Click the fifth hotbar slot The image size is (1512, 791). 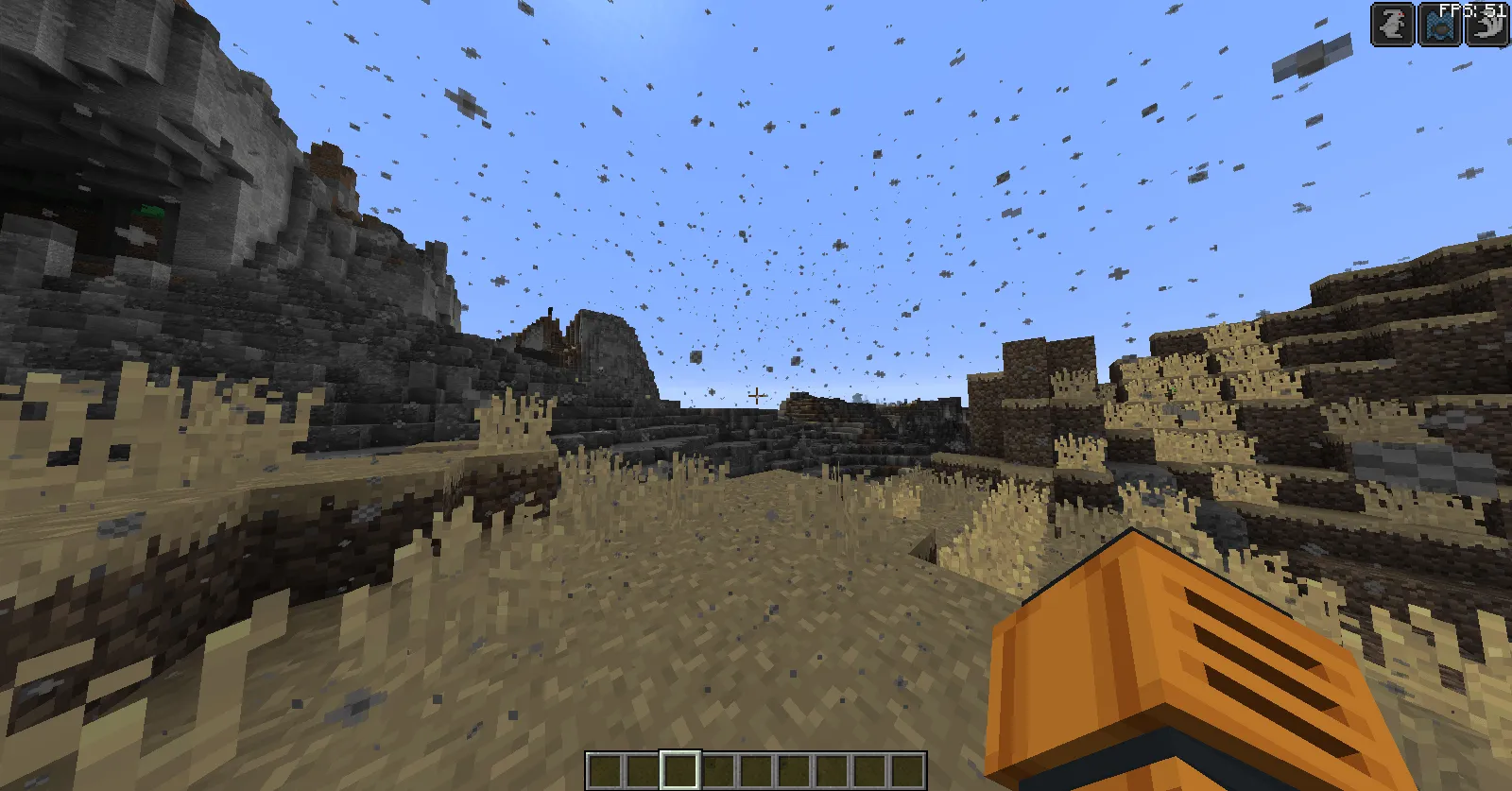[759, 770]
